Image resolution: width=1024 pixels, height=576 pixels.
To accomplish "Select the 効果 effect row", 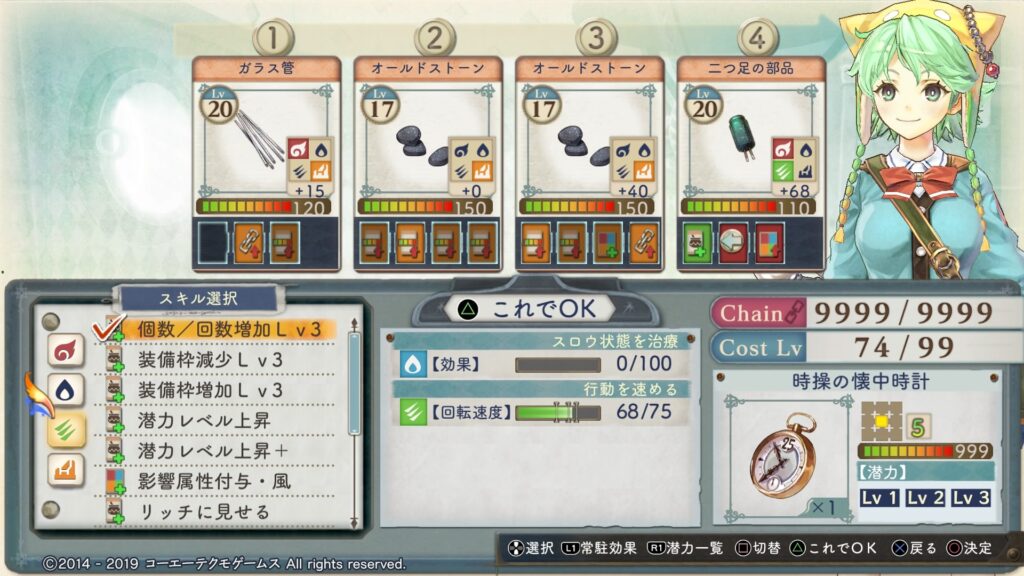I will tap(540, 365).
